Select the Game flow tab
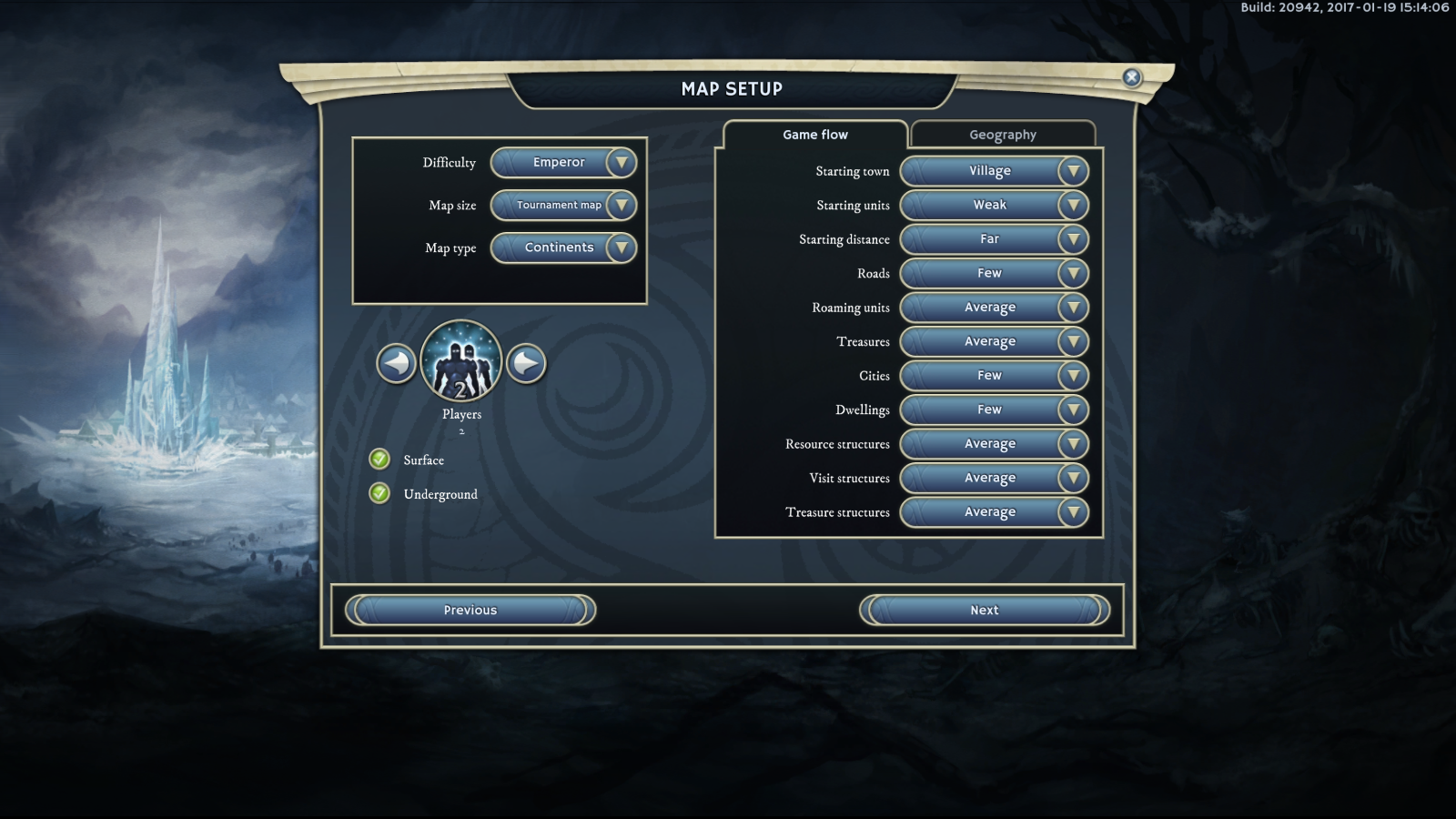1456x819 pixels. [x=815, y=135]
